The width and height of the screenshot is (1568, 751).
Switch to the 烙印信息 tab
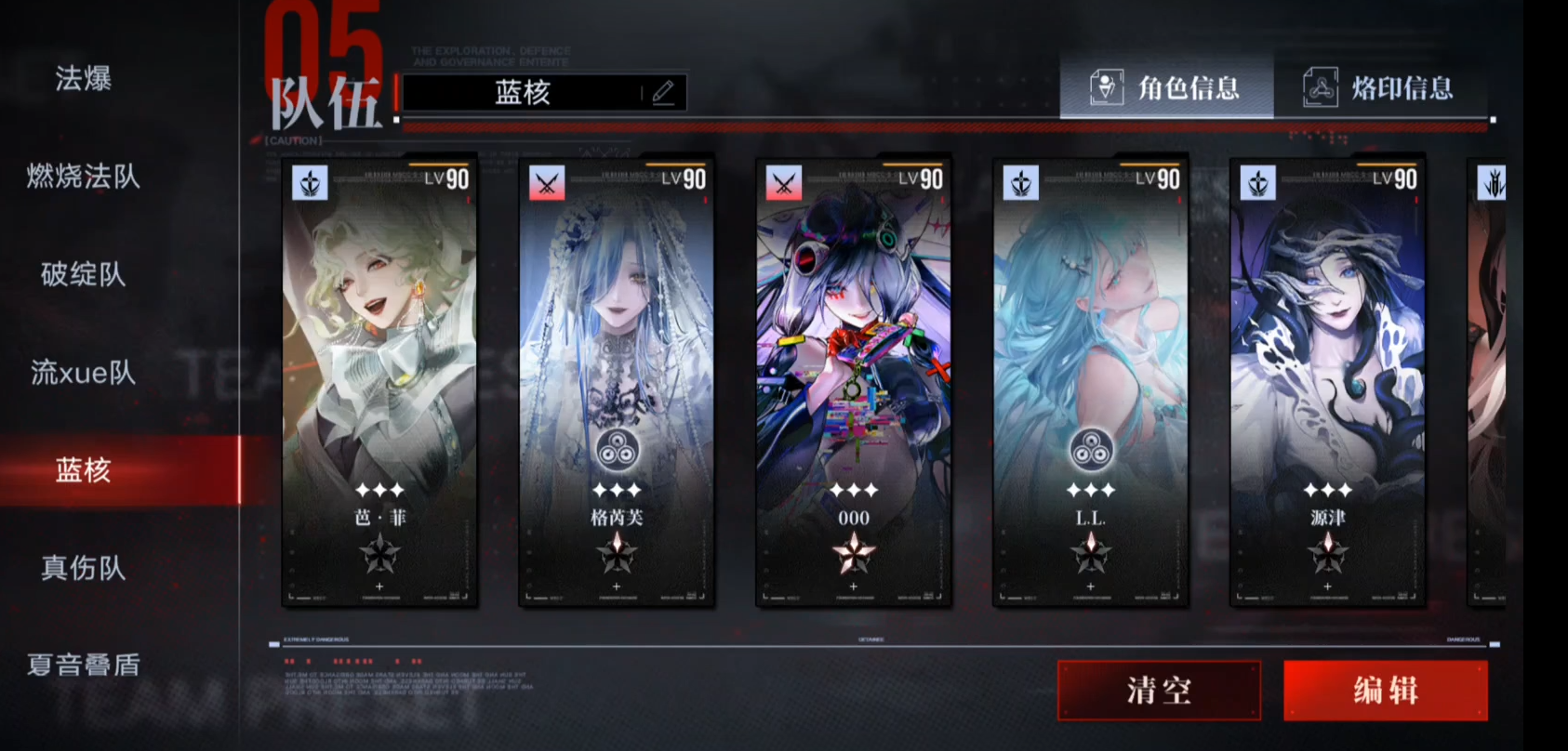(x=1380, y=88)
